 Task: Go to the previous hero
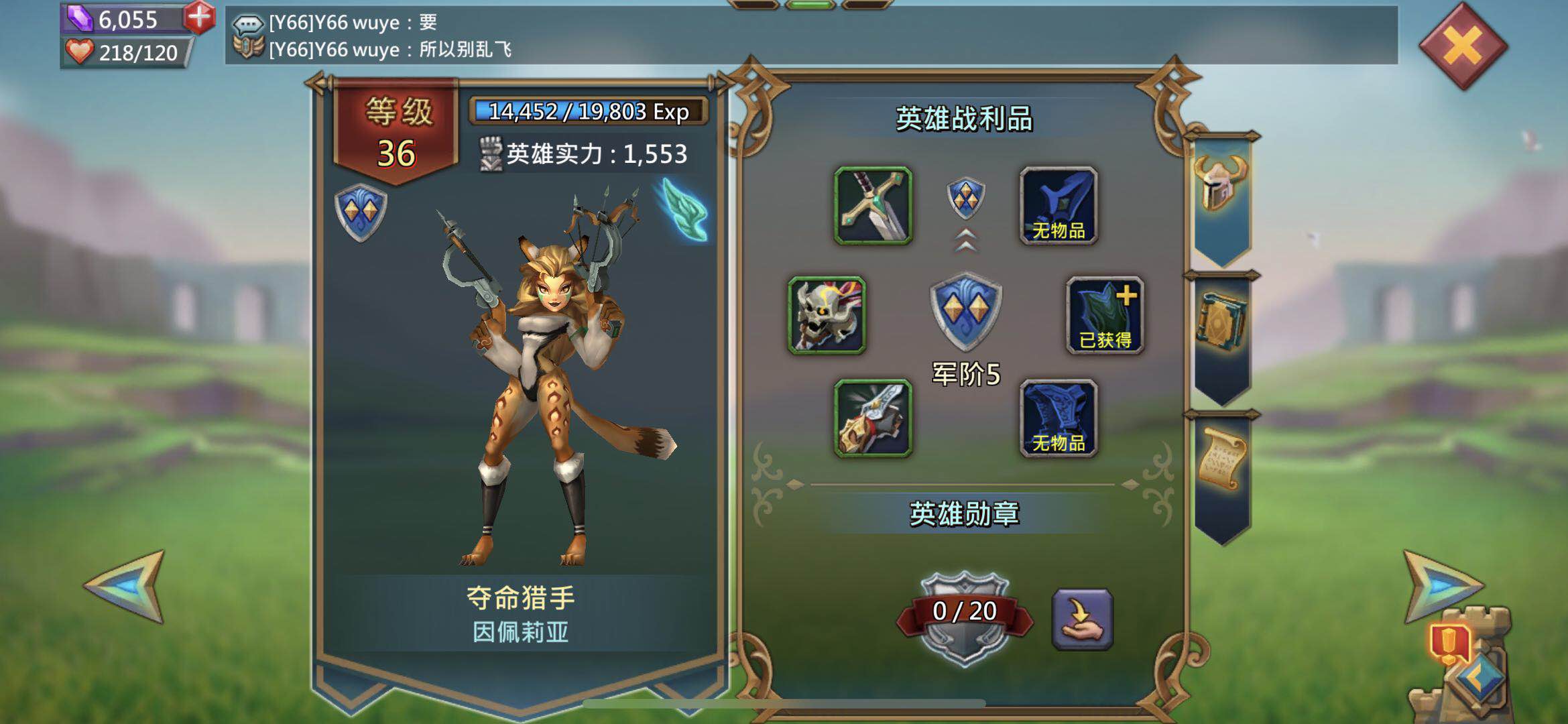pos(127,587)
